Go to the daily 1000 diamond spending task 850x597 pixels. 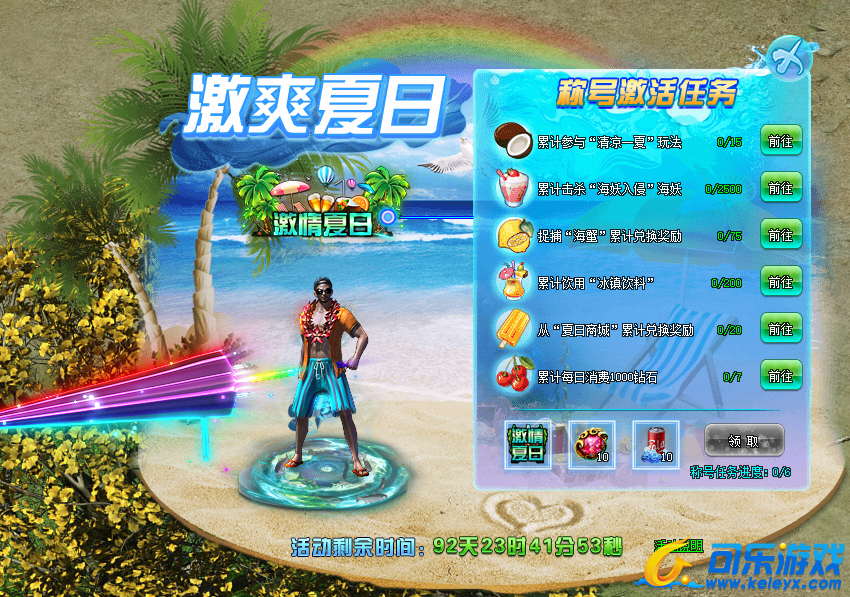[x=780, y=376]
